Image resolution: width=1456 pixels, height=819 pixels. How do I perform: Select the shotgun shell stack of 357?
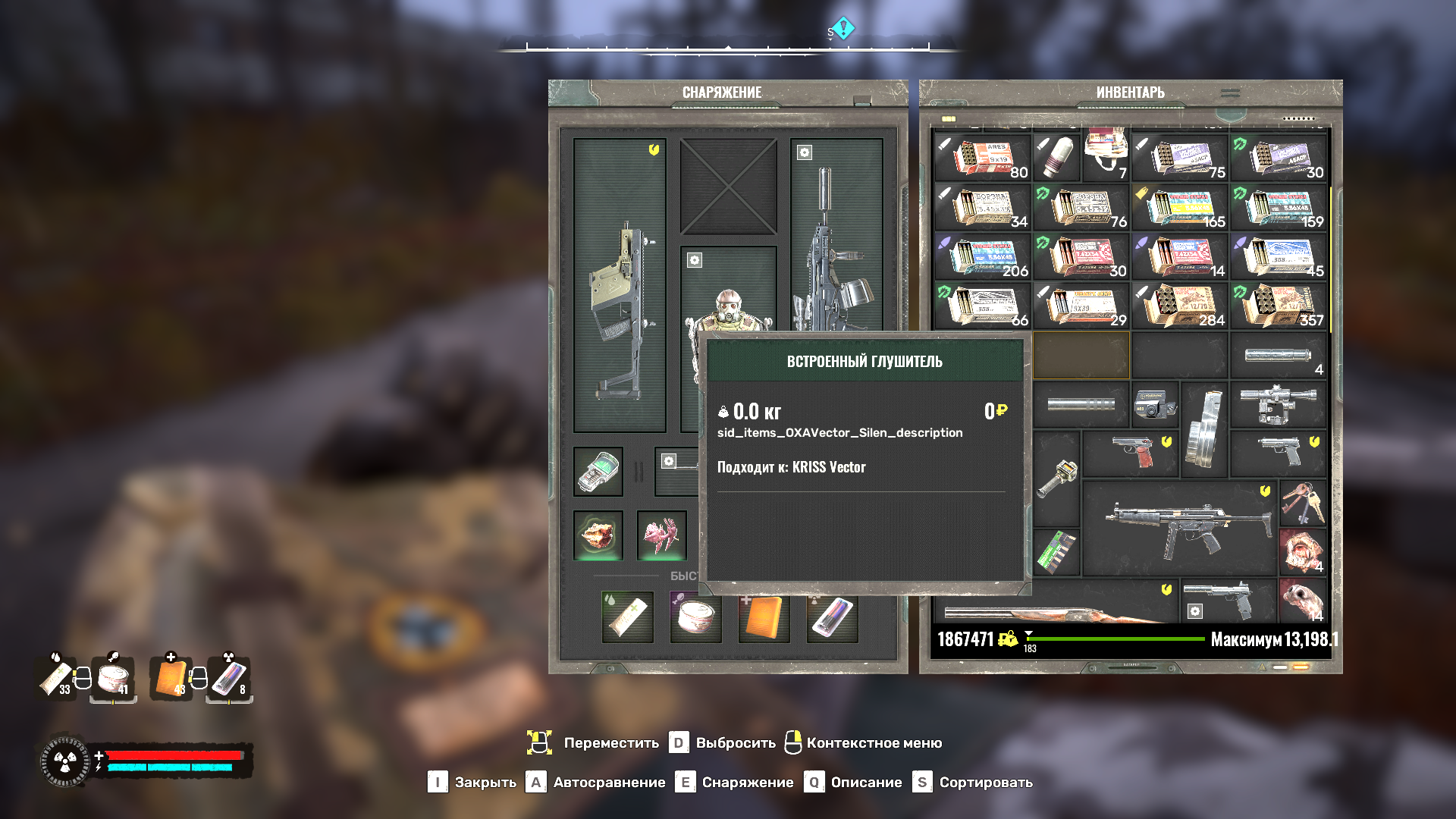point(1279,305)
